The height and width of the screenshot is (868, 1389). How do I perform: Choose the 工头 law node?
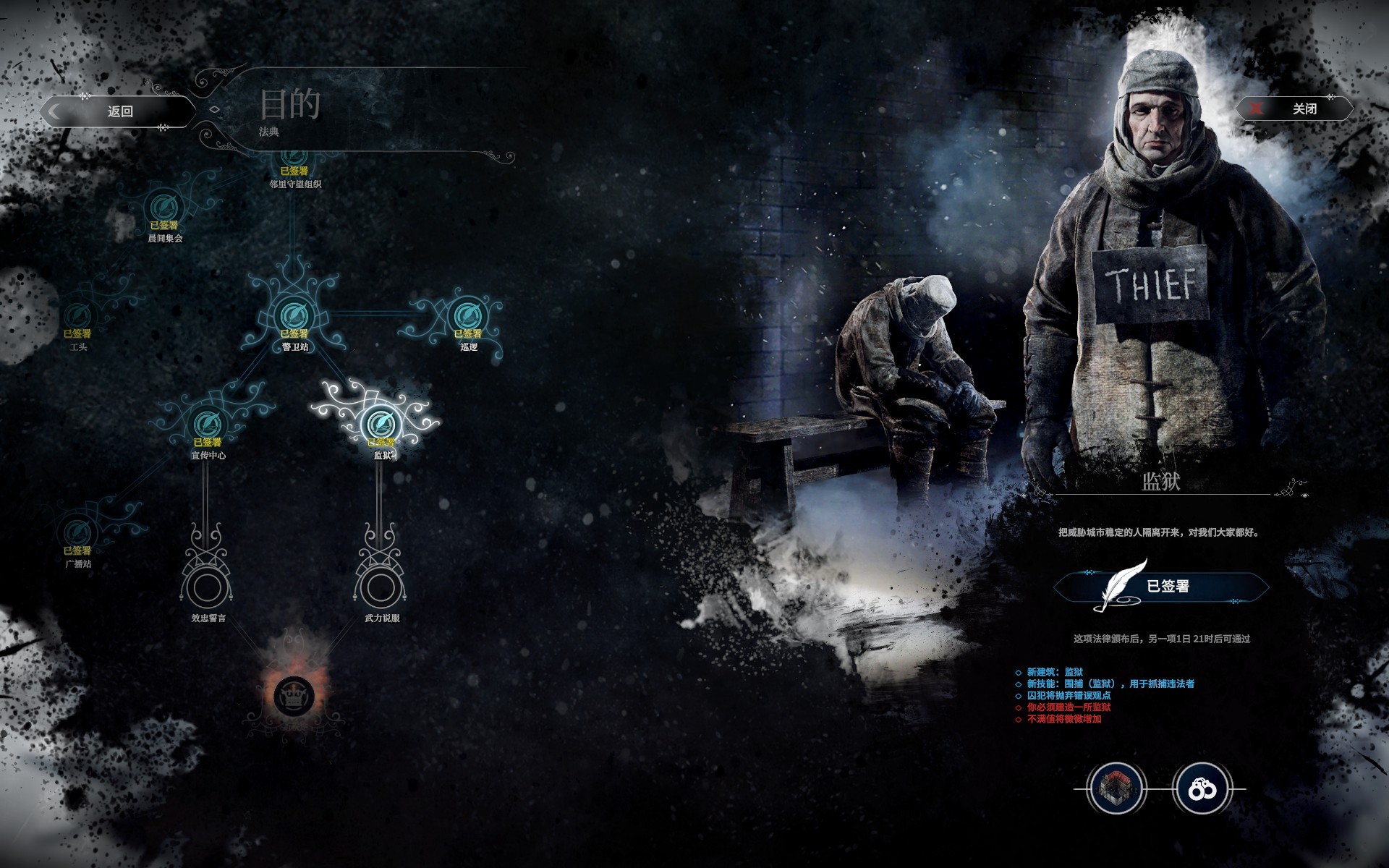click(77, 316)
